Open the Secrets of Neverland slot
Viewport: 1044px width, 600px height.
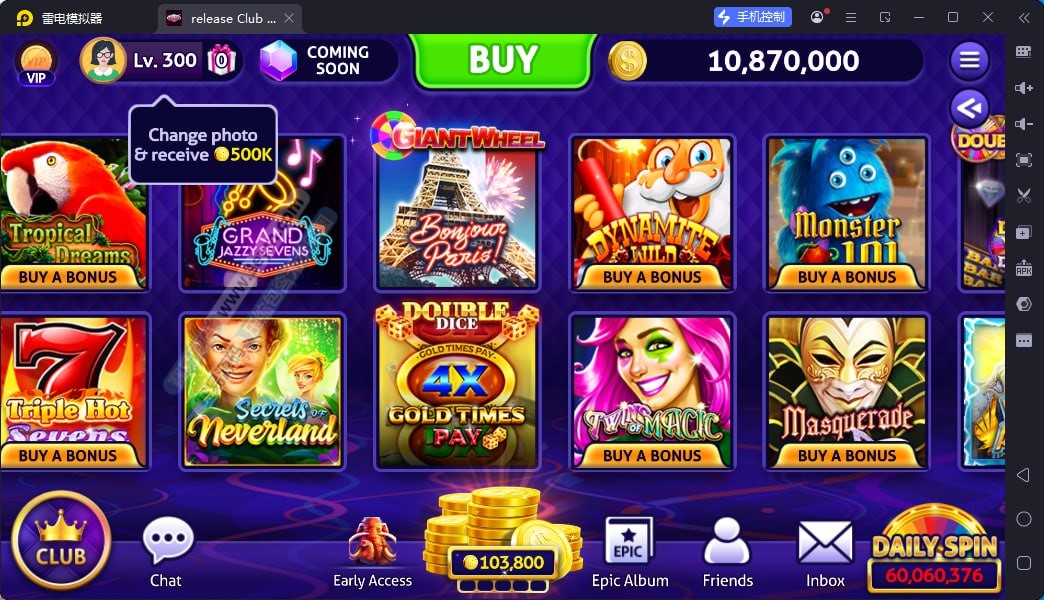click(262, 391)
